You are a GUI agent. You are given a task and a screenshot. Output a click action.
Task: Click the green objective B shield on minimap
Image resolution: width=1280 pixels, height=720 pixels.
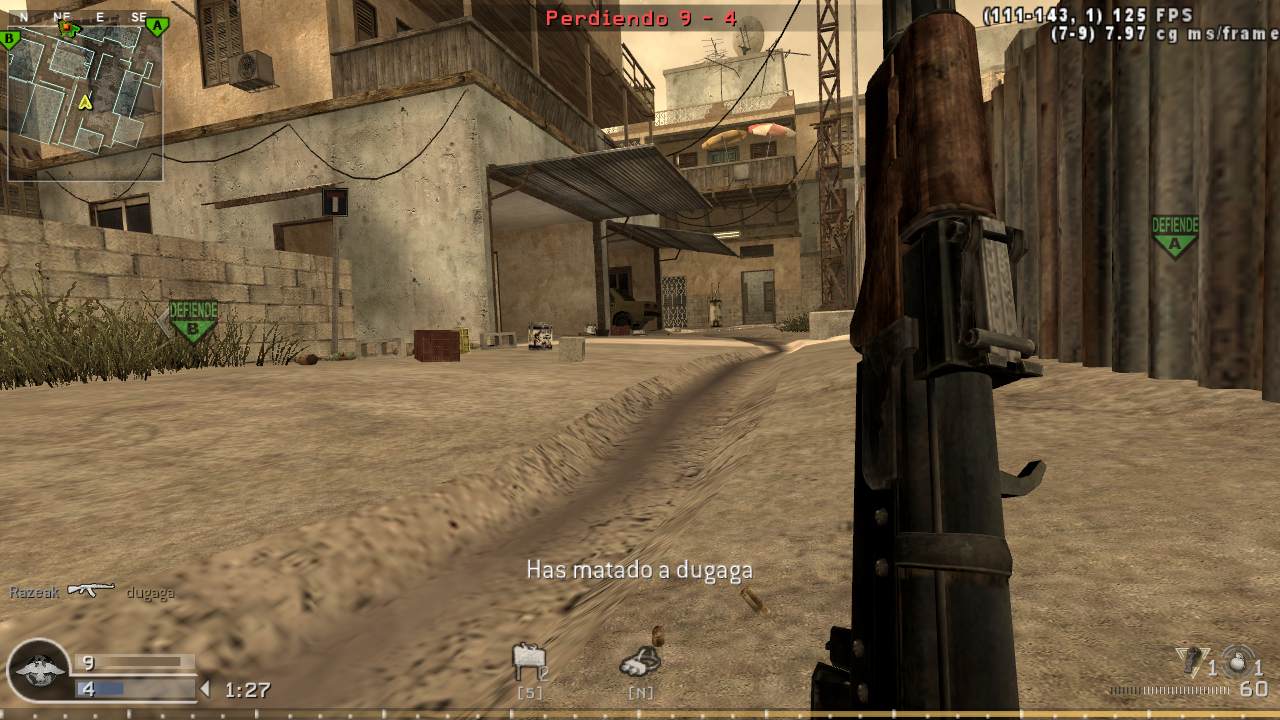click(9, 39)
